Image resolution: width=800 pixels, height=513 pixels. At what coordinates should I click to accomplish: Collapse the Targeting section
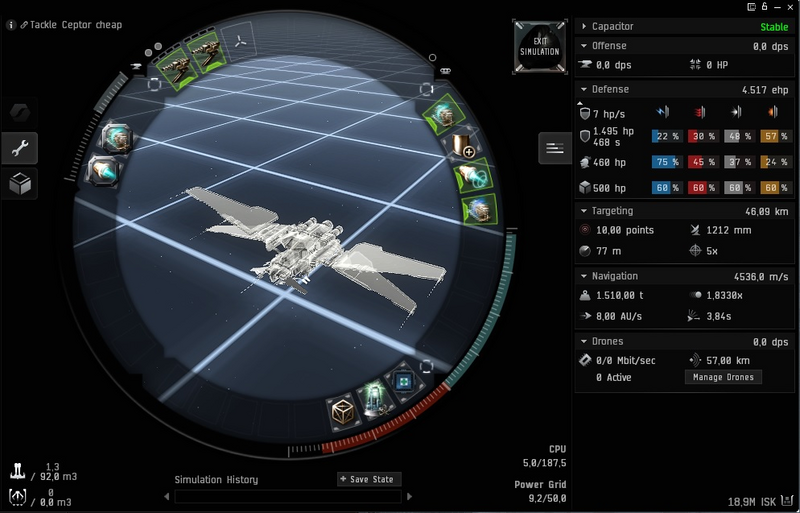coord(584,211)
